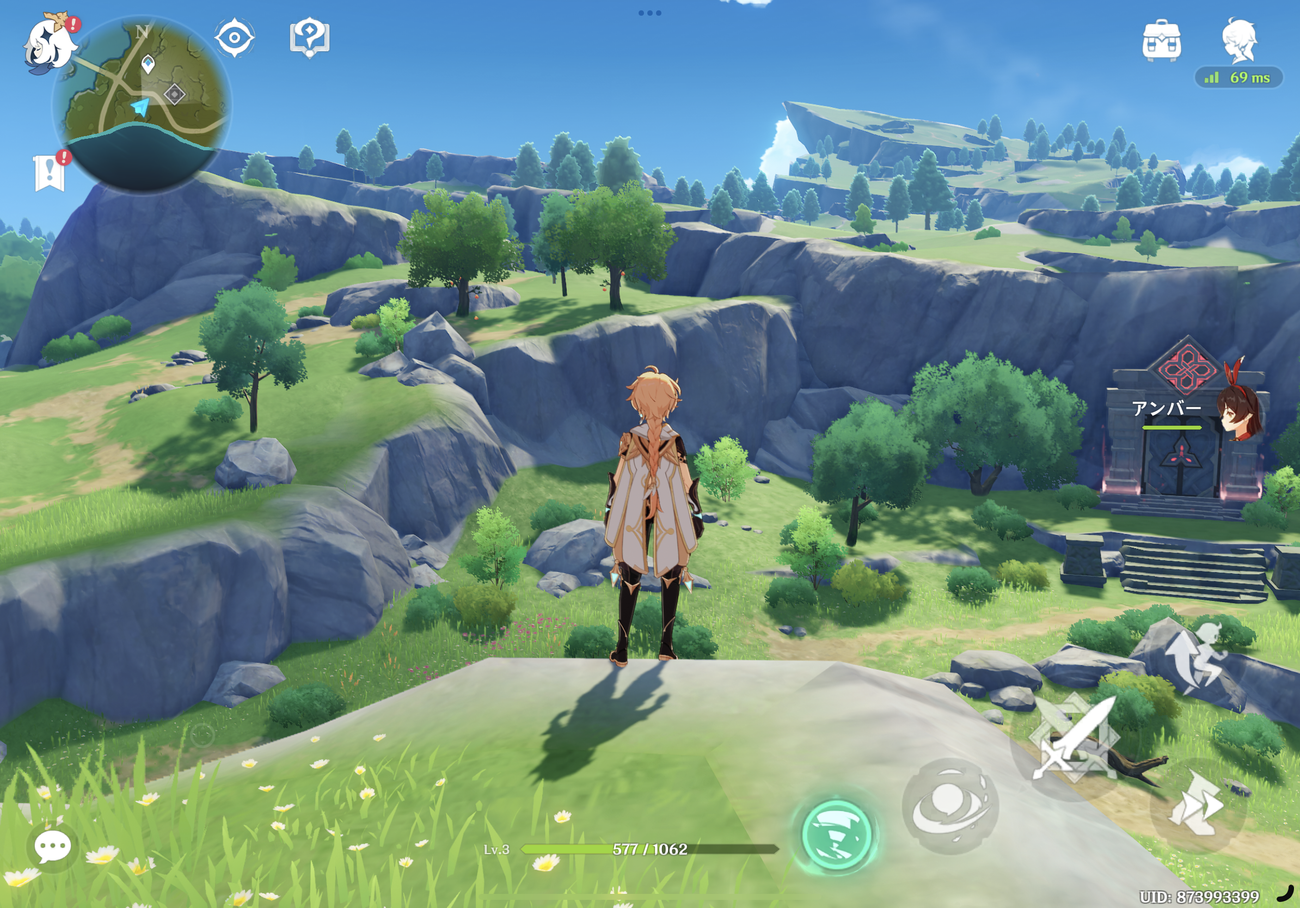Tap the sprint dash button
The image size is (1300, 908).
1197,805
